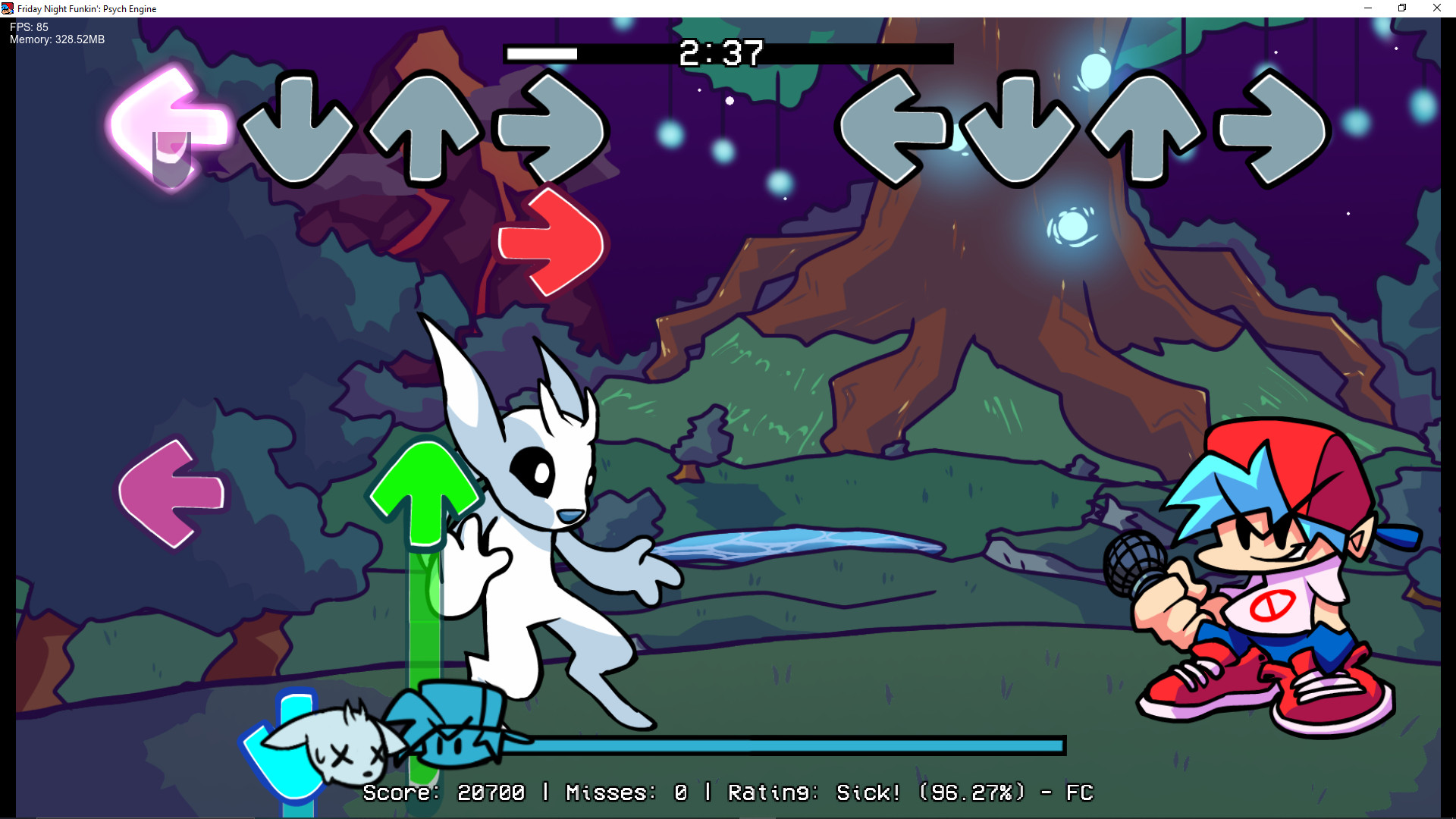Select the opponent's right arrow receptor
The width and height of the screenshot is (1456, 819).
tap(550, 130)
